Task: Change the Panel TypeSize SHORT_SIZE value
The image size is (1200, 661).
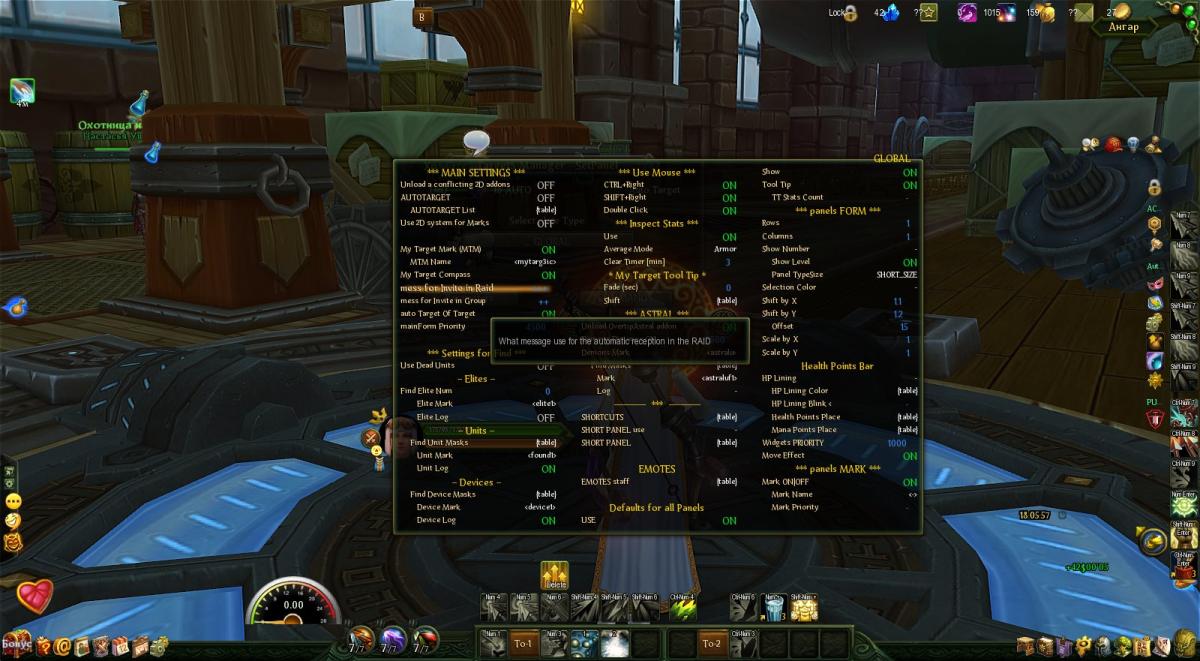Action: coord(896,275)
